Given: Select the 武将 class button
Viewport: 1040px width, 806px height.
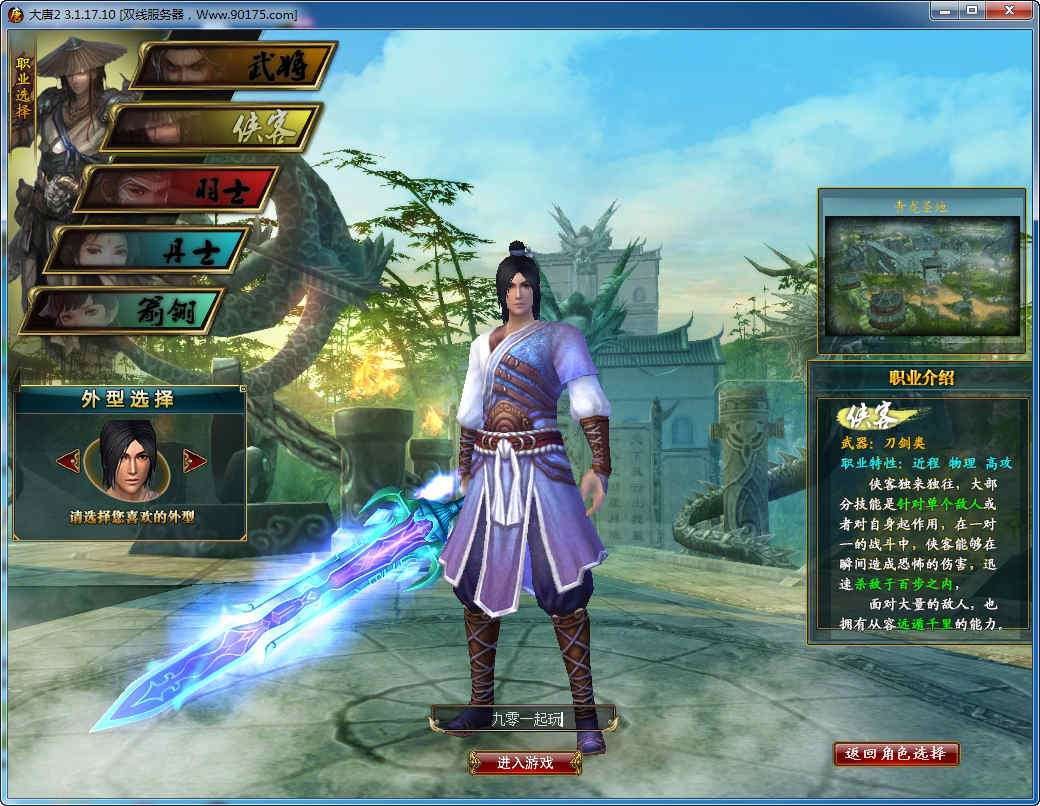Looking at the screenshot, I should [234, 66].
